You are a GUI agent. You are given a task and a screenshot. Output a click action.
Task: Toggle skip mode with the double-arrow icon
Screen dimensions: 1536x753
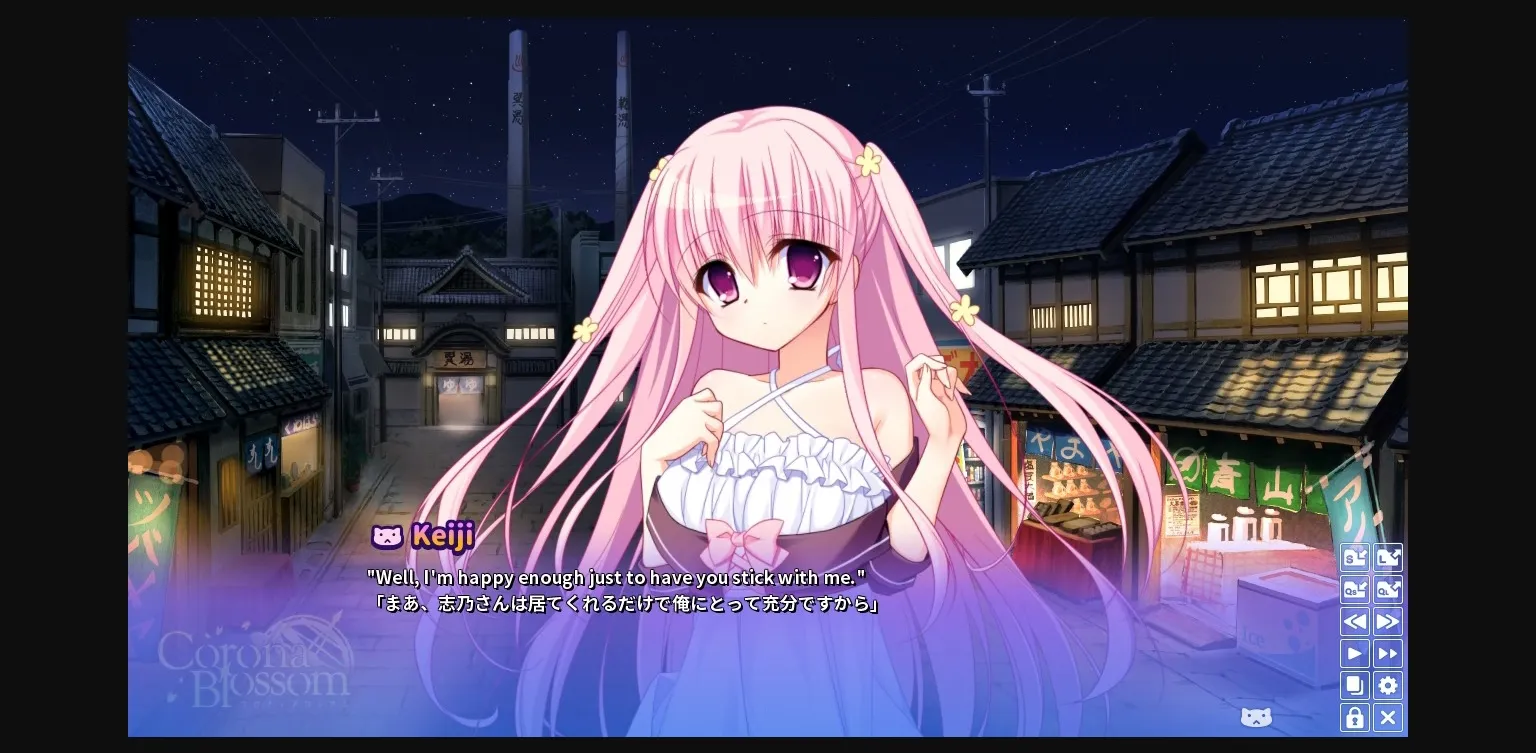pos(1388,653)
